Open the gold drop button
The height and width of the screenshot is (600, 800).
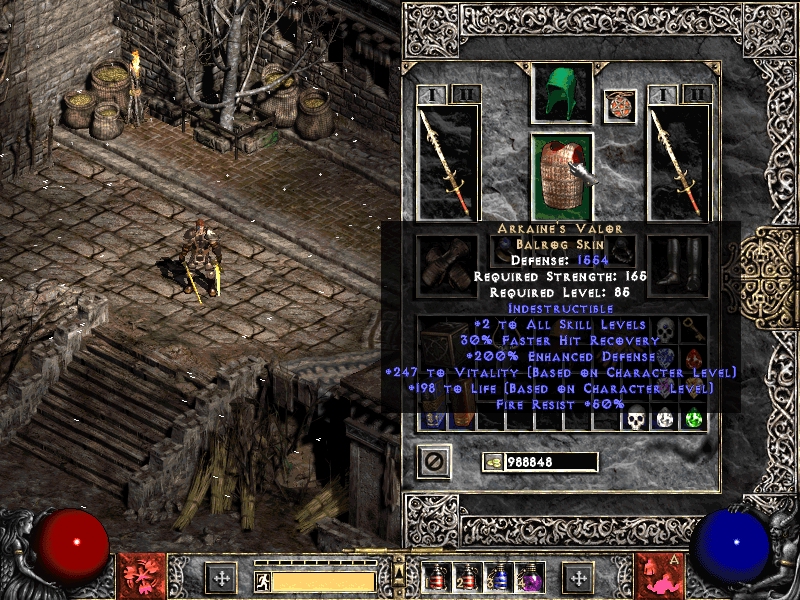pyautogui.click(x=493, y=462)
